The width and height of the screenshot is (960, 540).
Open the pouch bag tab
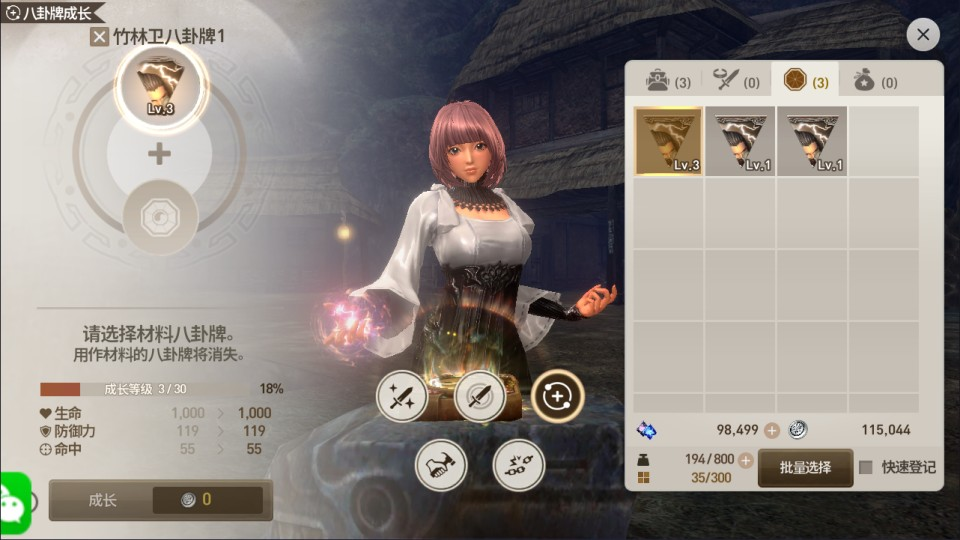pos(875,81)
